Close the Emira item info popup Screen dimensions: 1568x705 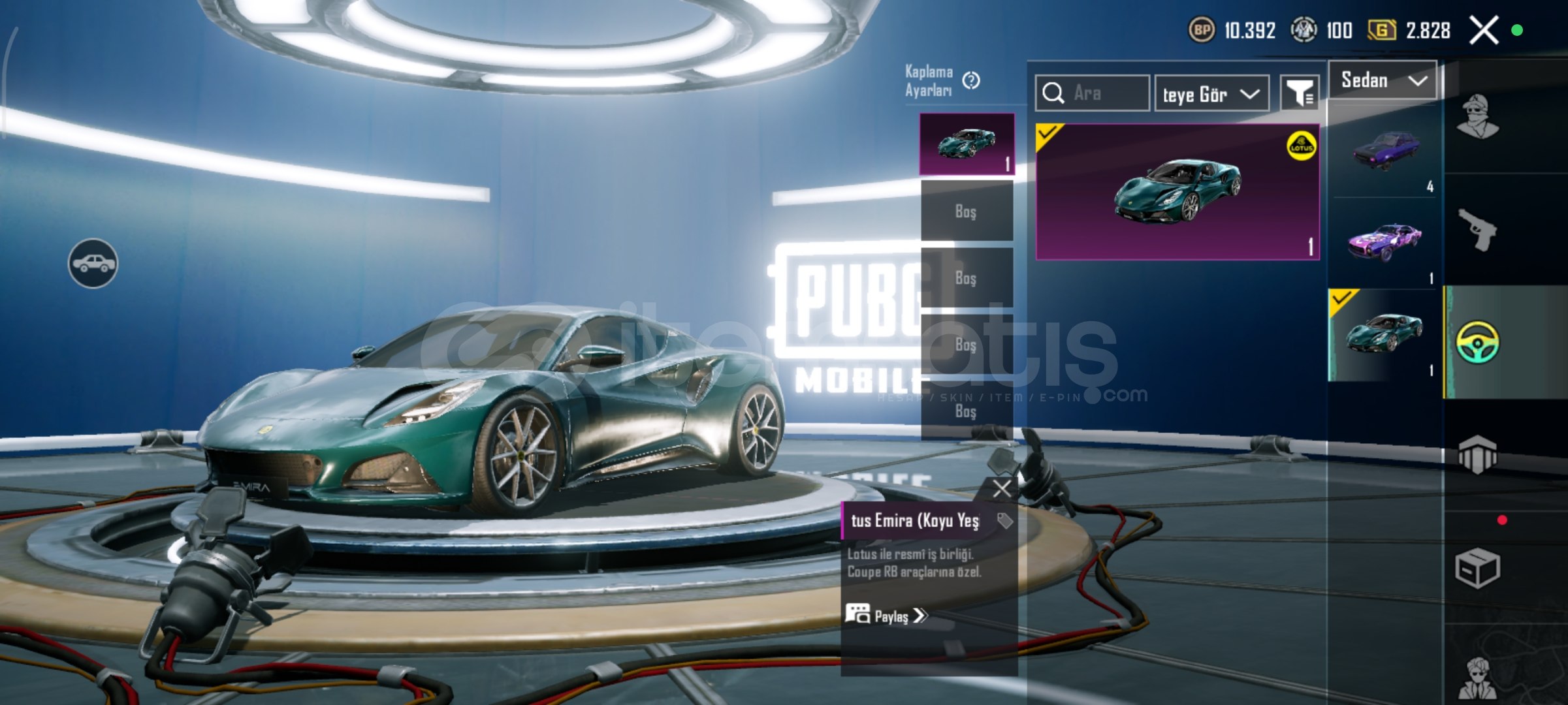[x=1001, y=488]
